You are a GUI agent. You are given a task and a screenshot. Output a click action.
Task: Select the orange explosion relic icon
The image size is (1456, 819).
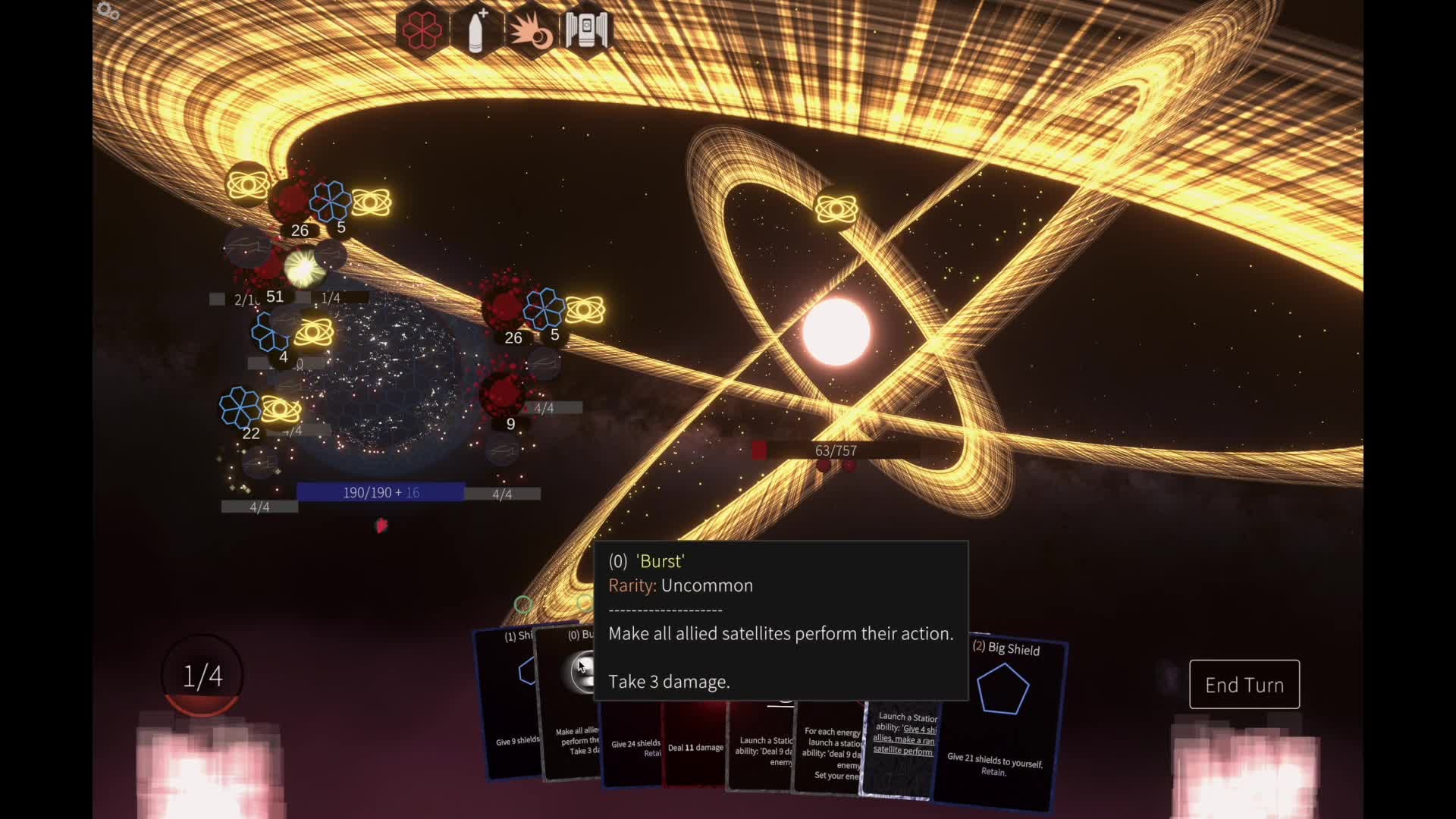coord(531,30)
